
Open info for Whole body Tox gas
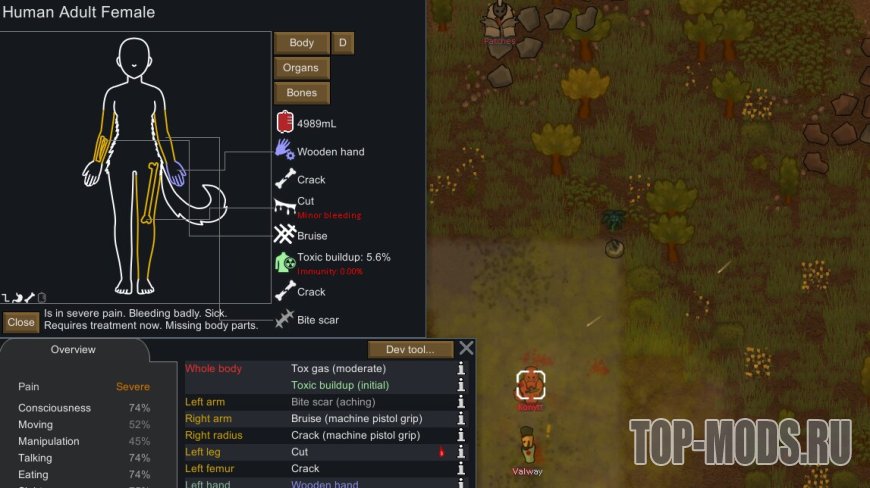point(461,369)
